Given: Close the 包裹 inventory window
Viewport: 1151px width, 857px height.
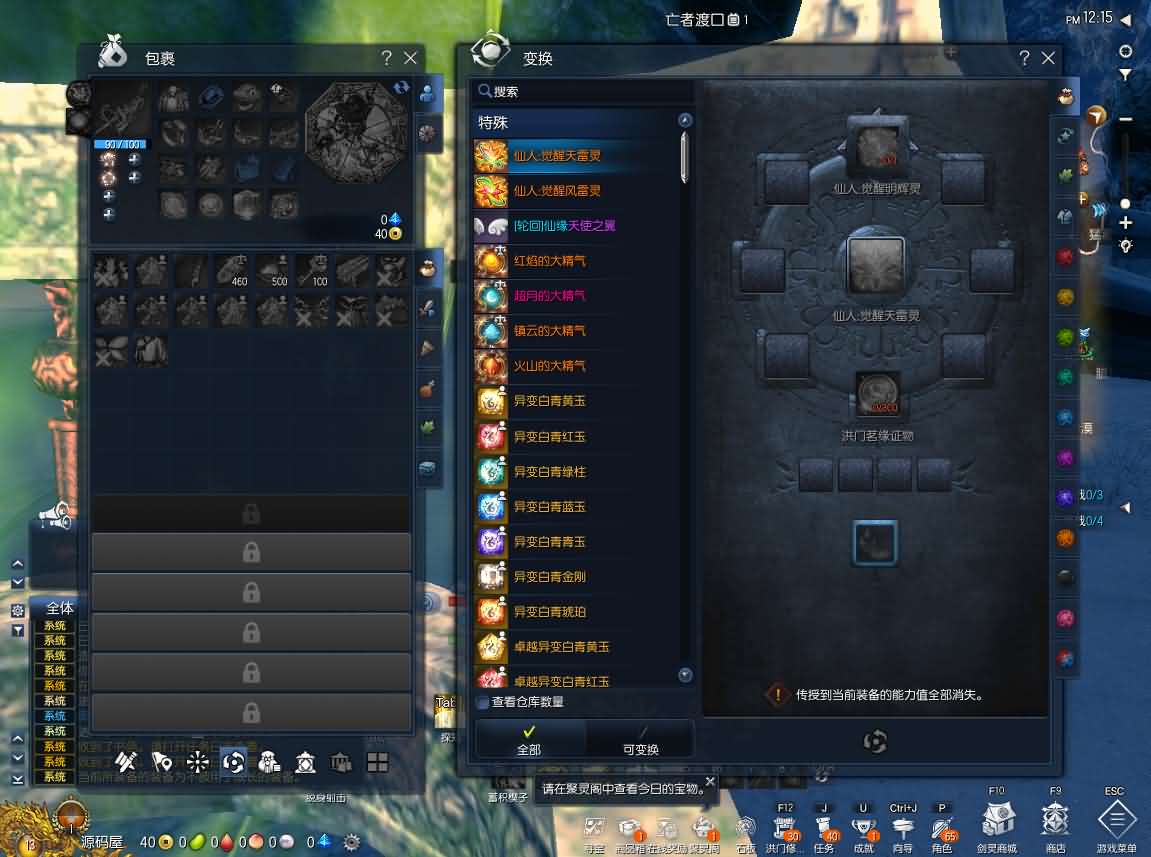Looking at the screenshot, I should tap(410, 58).
